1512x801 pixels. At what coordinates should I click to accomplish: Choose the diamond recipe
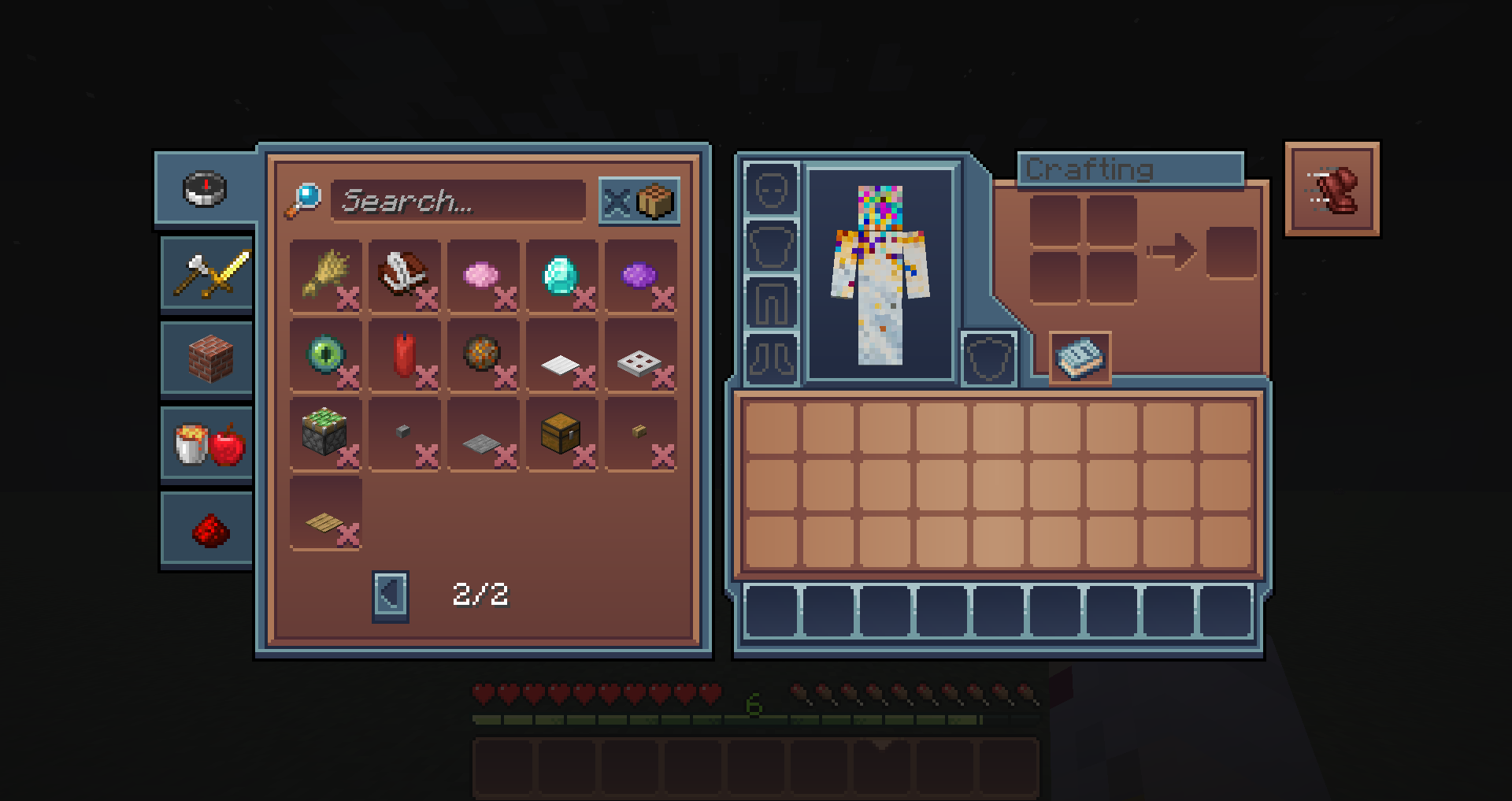561,275
